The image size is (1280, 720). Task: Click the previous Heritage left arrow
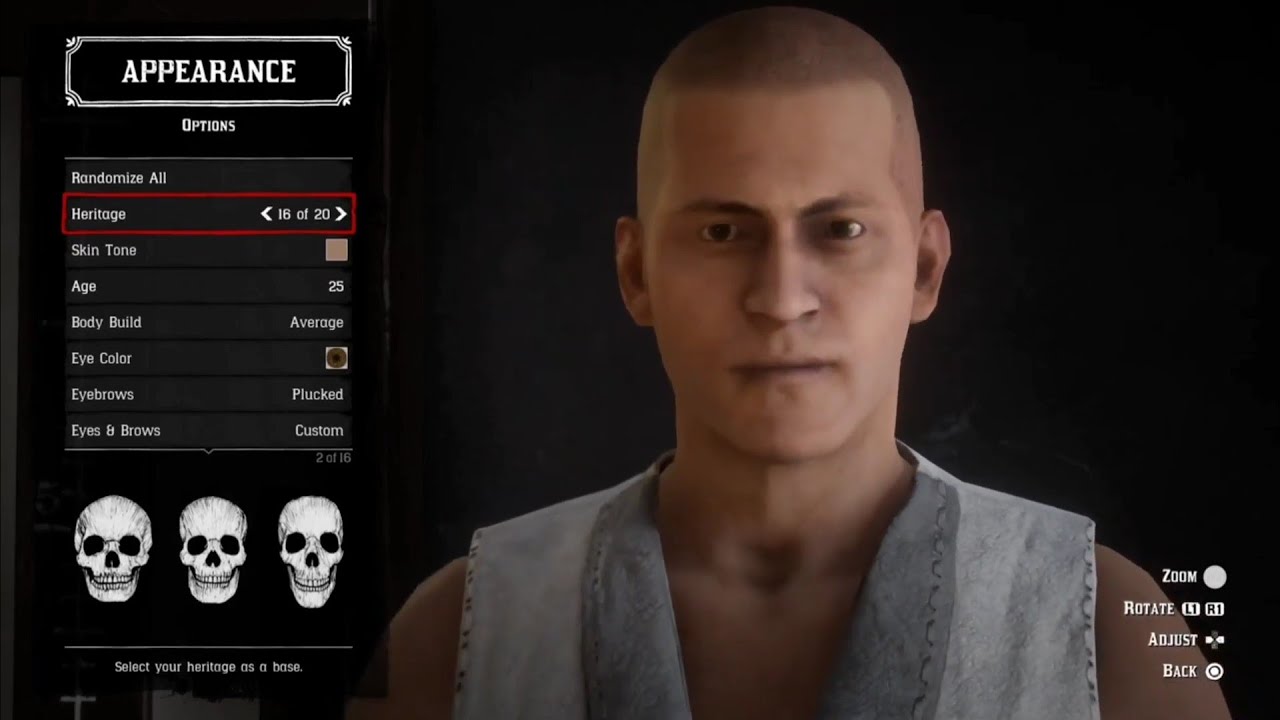266,214
